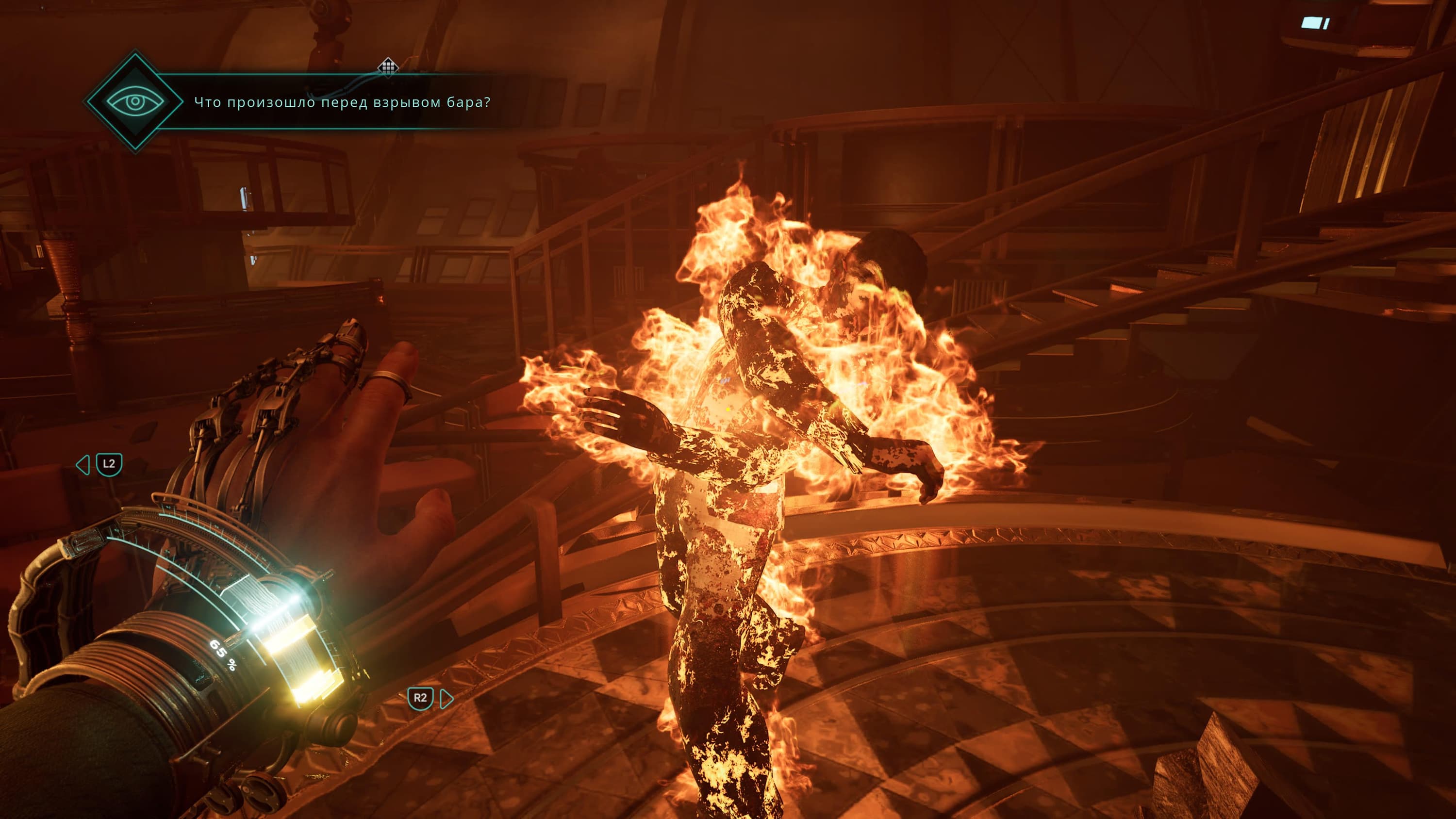This screenshot has height=819, width=1456.
Task: Select the eye-shaped objective icon
Action: [x=135, y=102]
